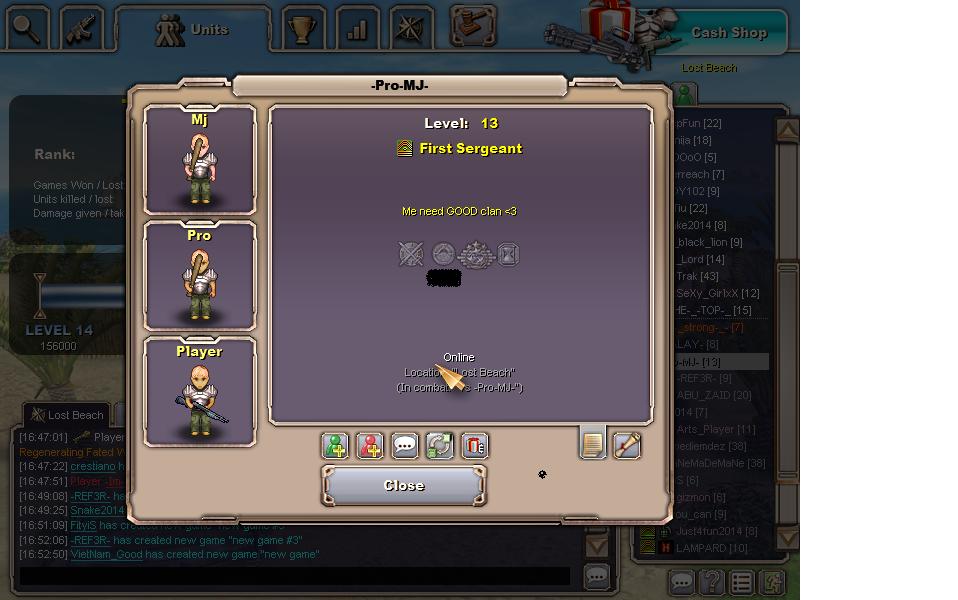Close the -Pro-MJ- profile window

tap(404, 485)
